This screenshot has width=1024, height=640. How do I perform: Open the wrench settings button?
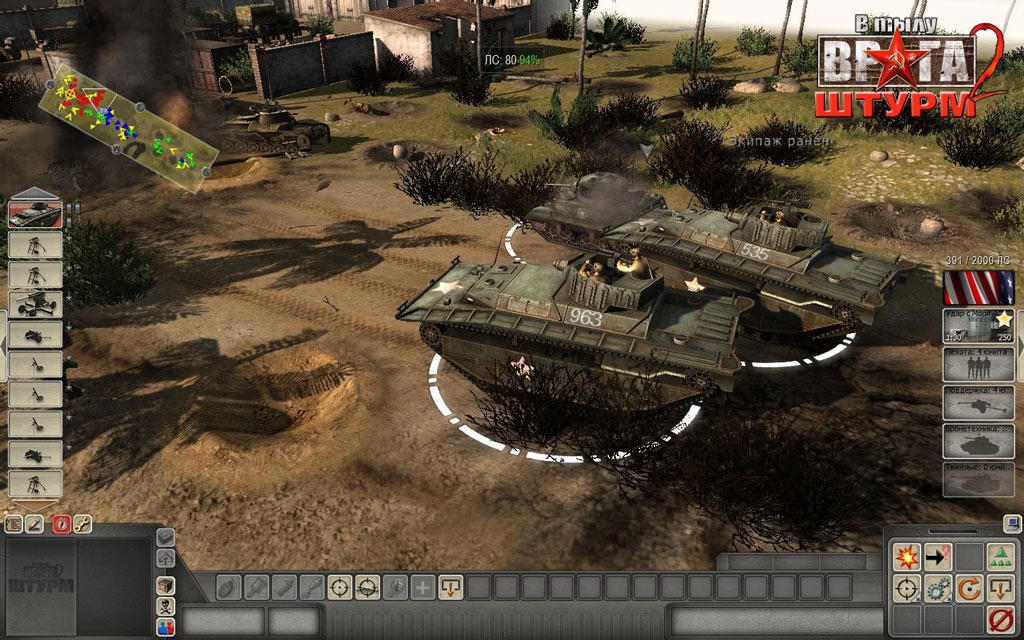coord(83,523)
